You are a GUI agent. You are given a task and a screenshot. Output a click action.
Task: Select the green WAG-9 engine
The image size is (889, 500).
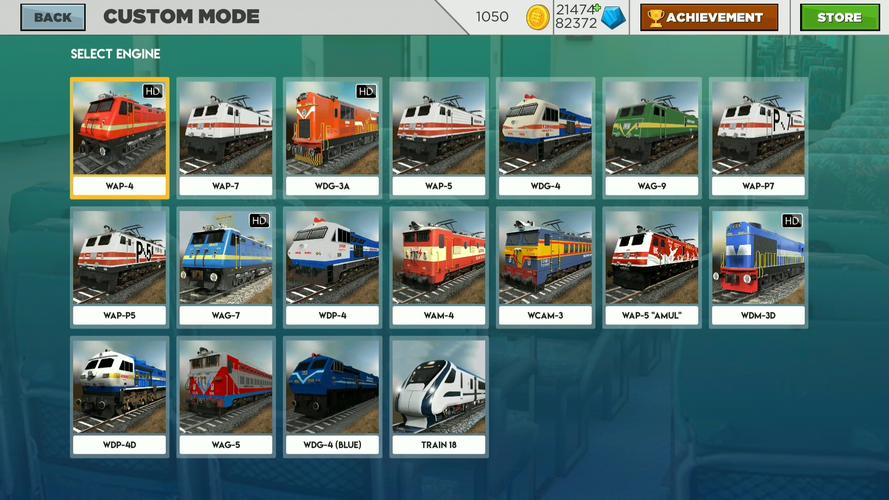pos(652,138)
